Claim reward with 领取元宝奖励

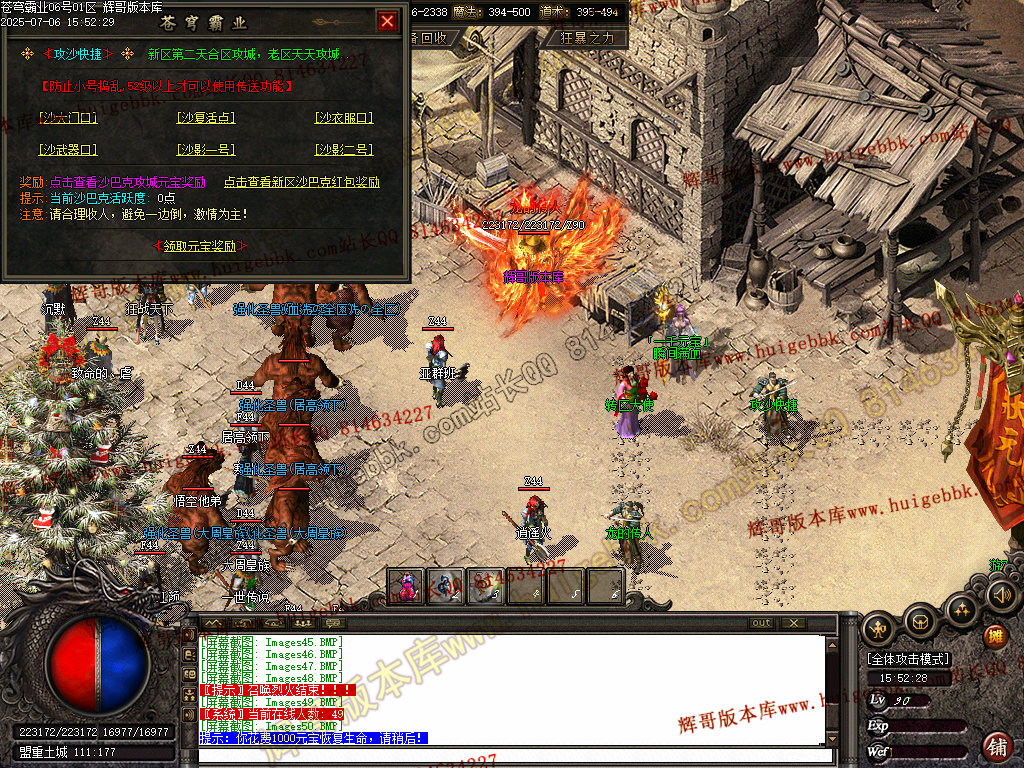200,245
